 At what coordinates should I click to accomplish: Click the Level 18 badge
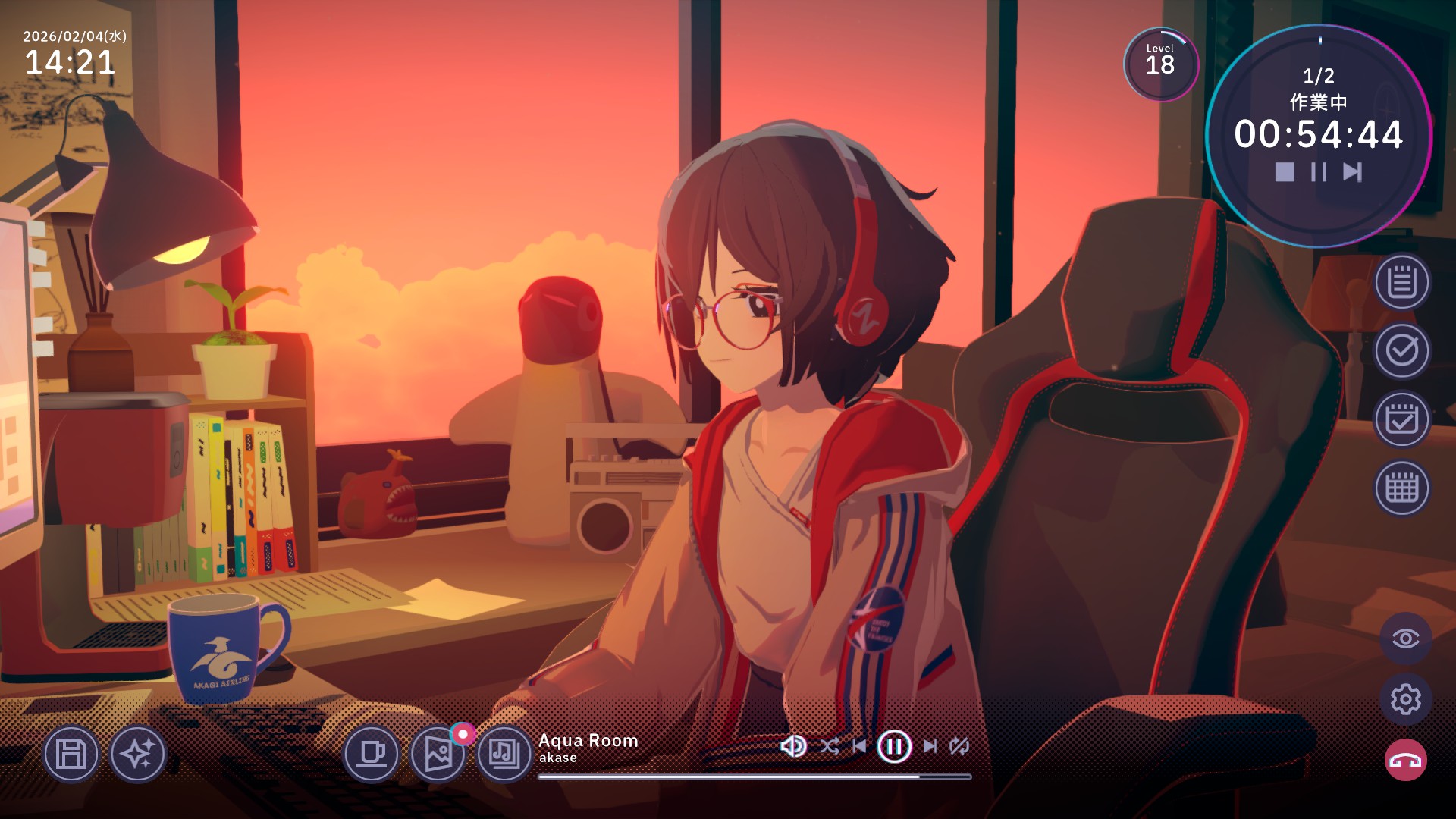pyautogui.click(x=1160, y=65)
